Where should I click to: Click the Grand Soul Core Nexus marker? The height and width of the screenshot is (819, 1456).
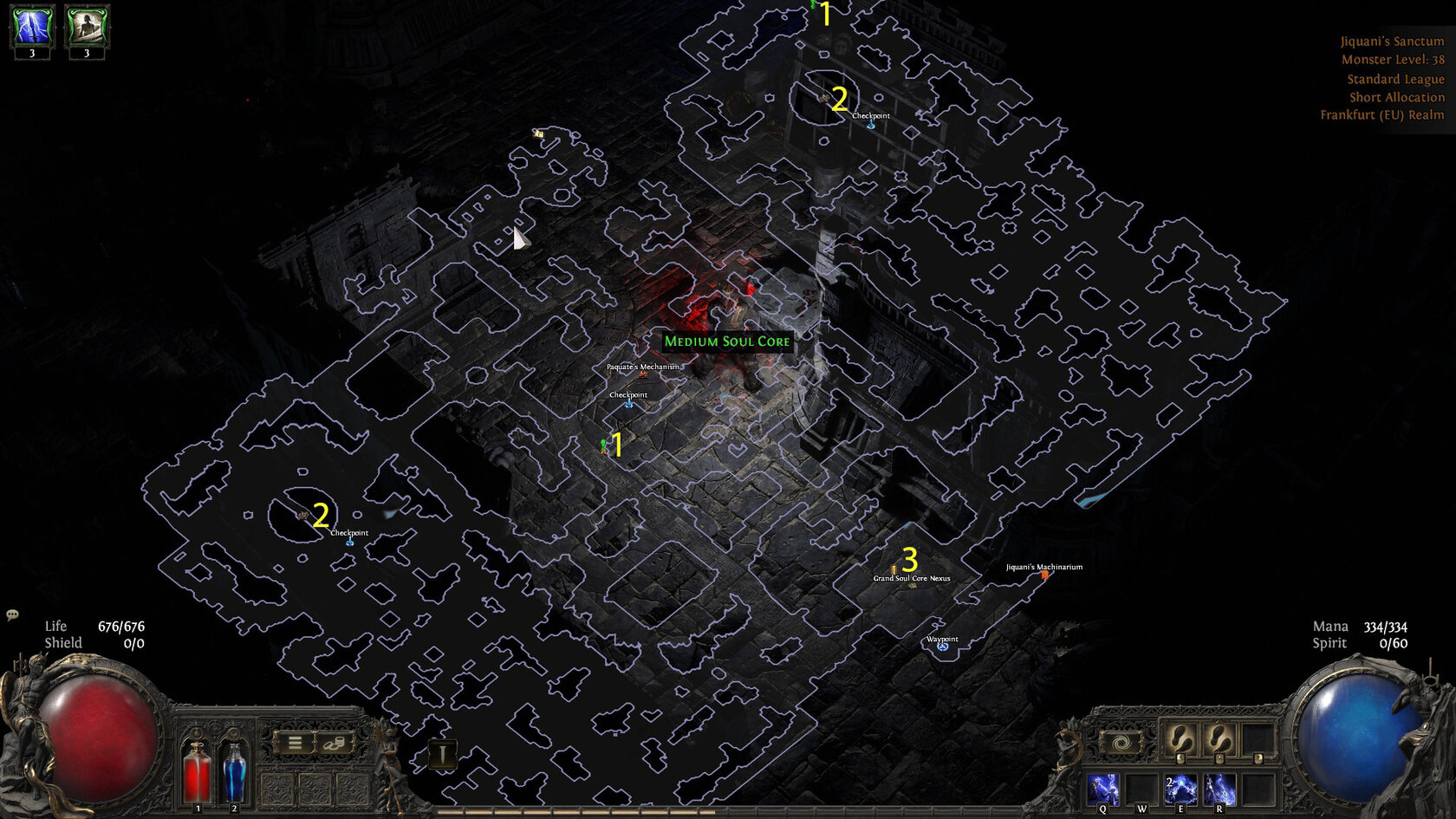(912, 585)
